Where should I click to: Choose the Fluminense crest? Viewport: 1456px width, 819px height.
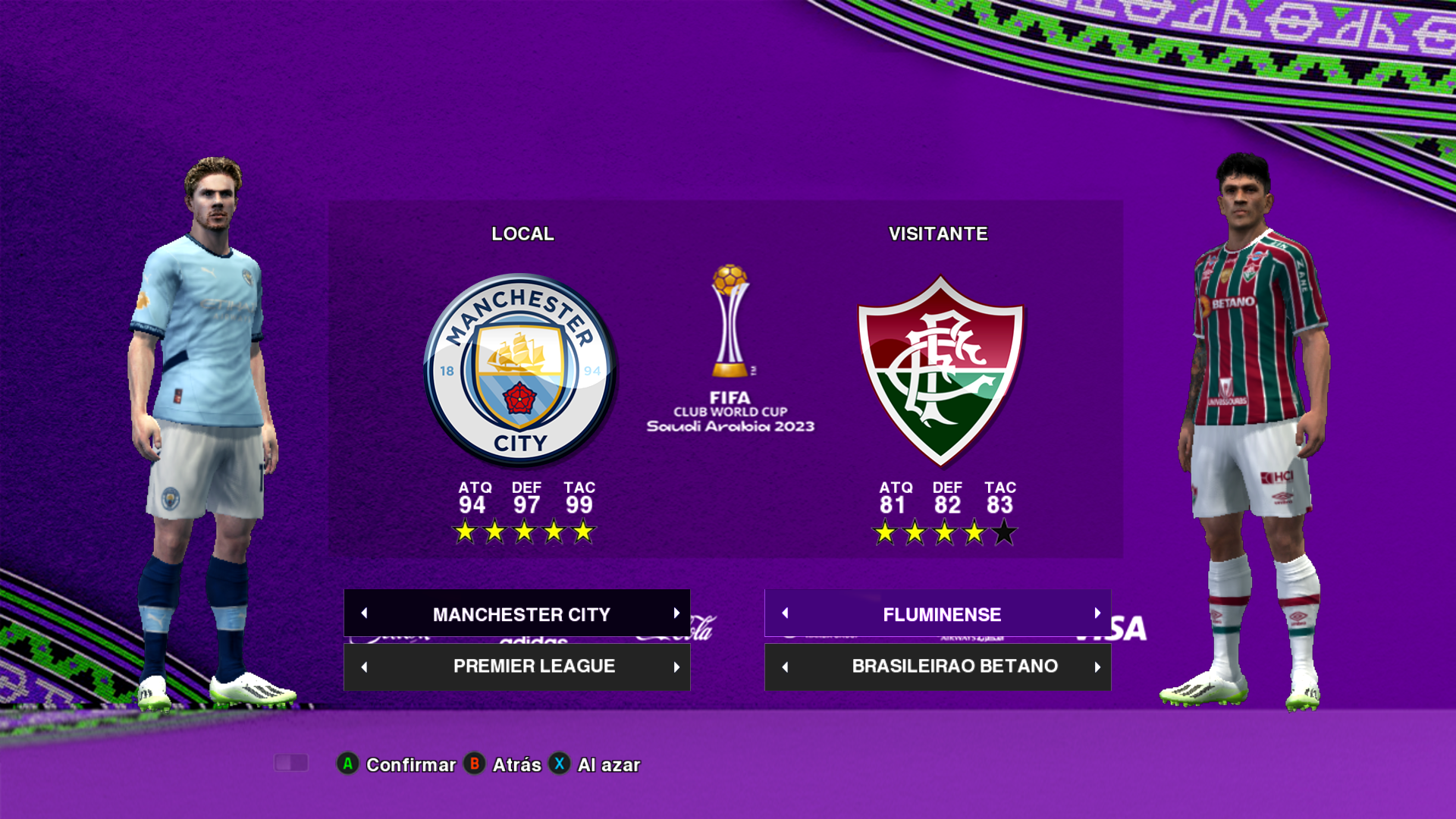(940, 370)
